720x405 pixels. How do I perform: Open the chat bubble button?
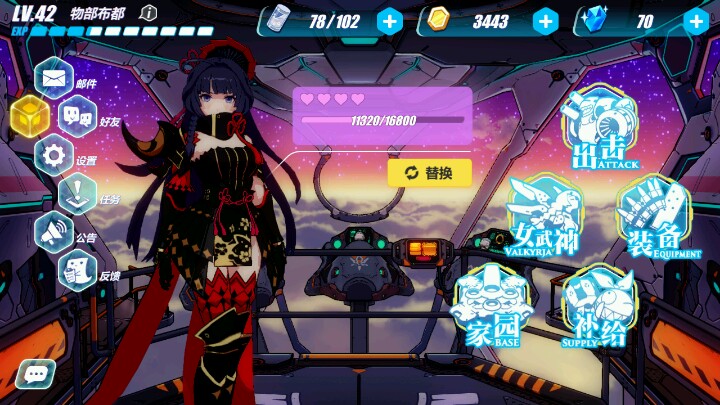(x=35, y=375)
